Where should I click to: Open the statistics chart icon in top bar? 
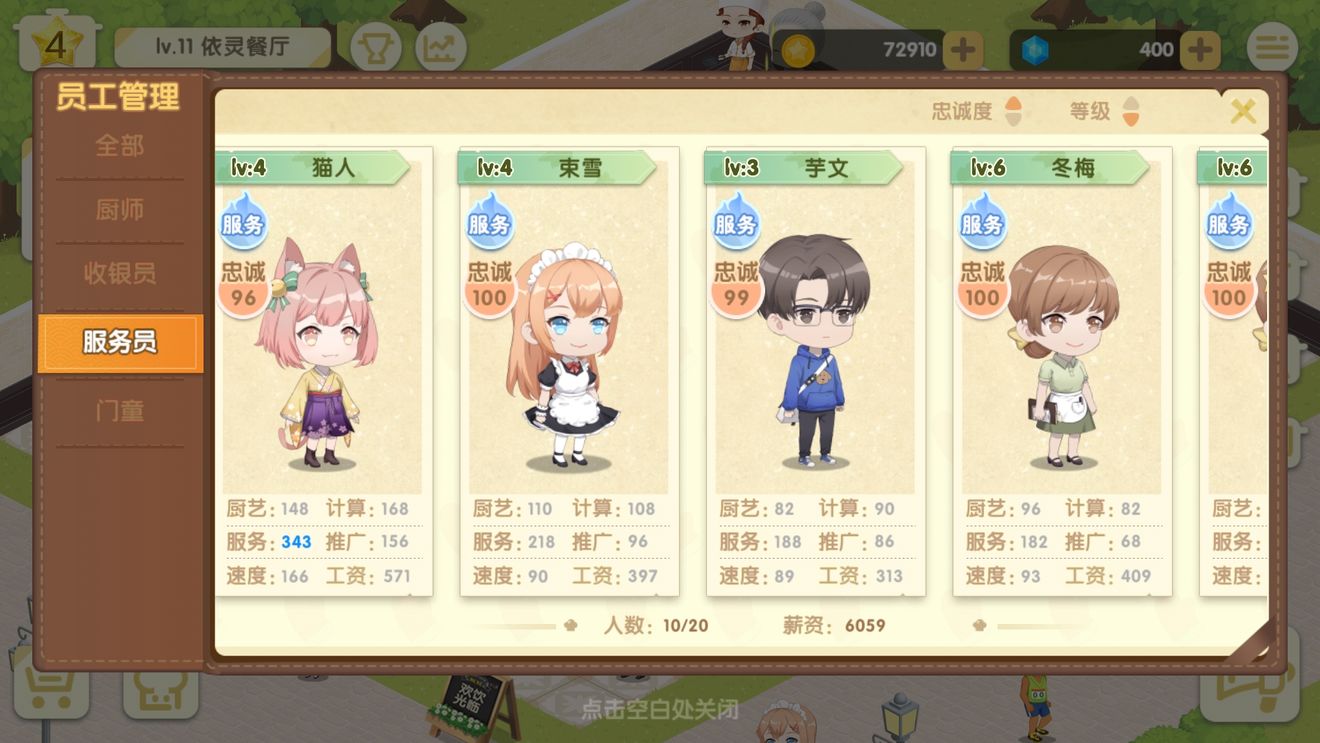(443, 47)
